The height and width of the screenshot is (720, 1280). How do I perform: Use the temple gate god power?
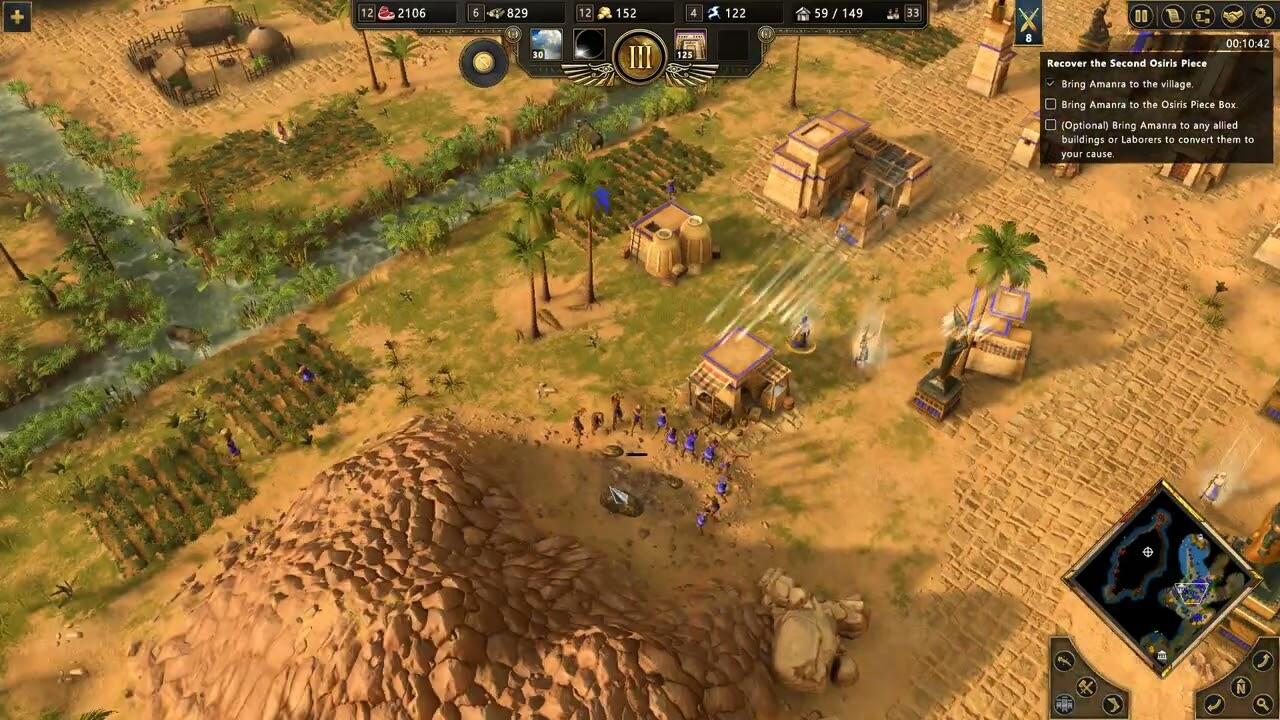coord(691,45)
